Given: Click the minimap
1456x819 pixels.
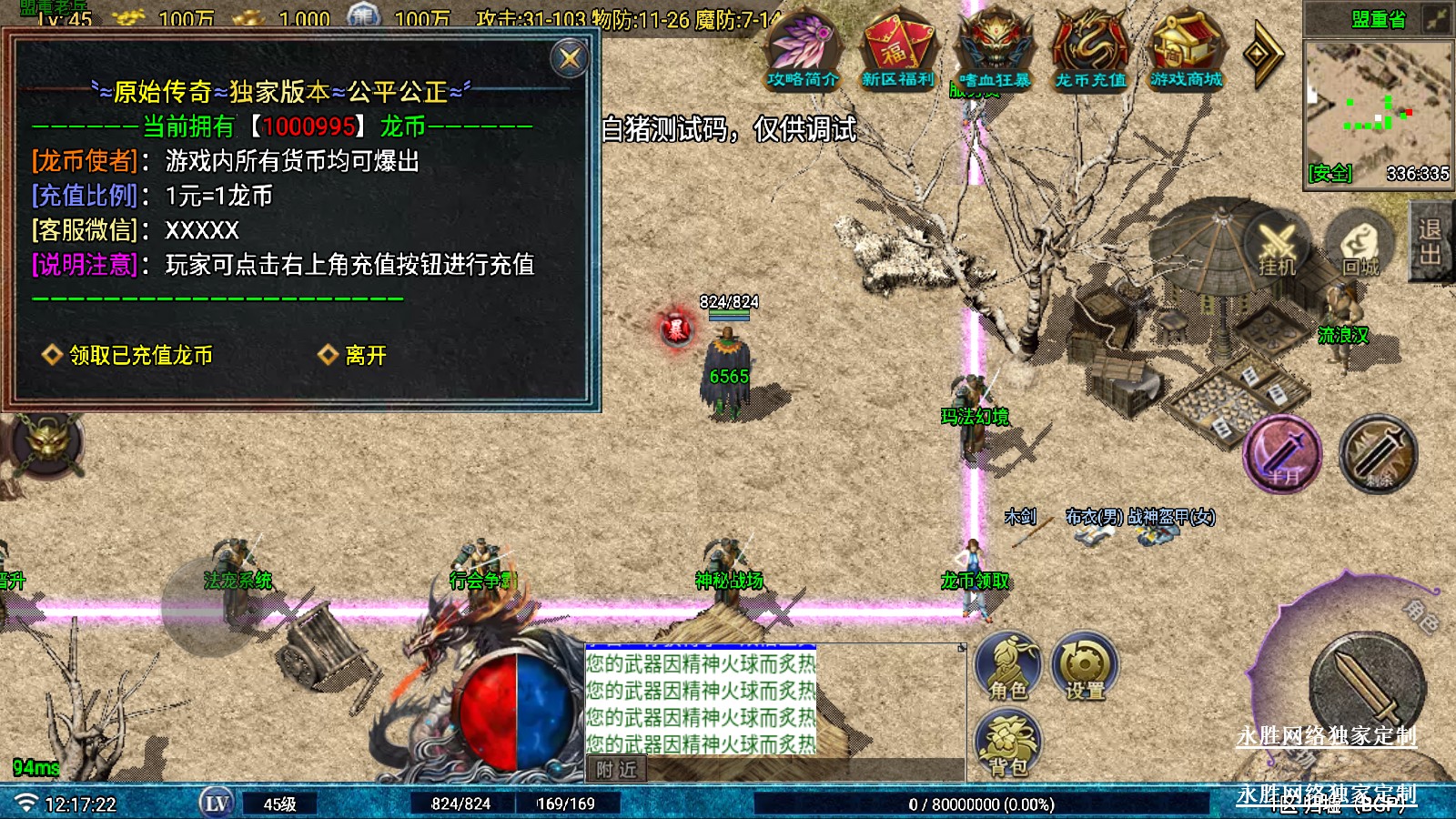Looking at the screenshot, I should click(x=1378, y=109).
